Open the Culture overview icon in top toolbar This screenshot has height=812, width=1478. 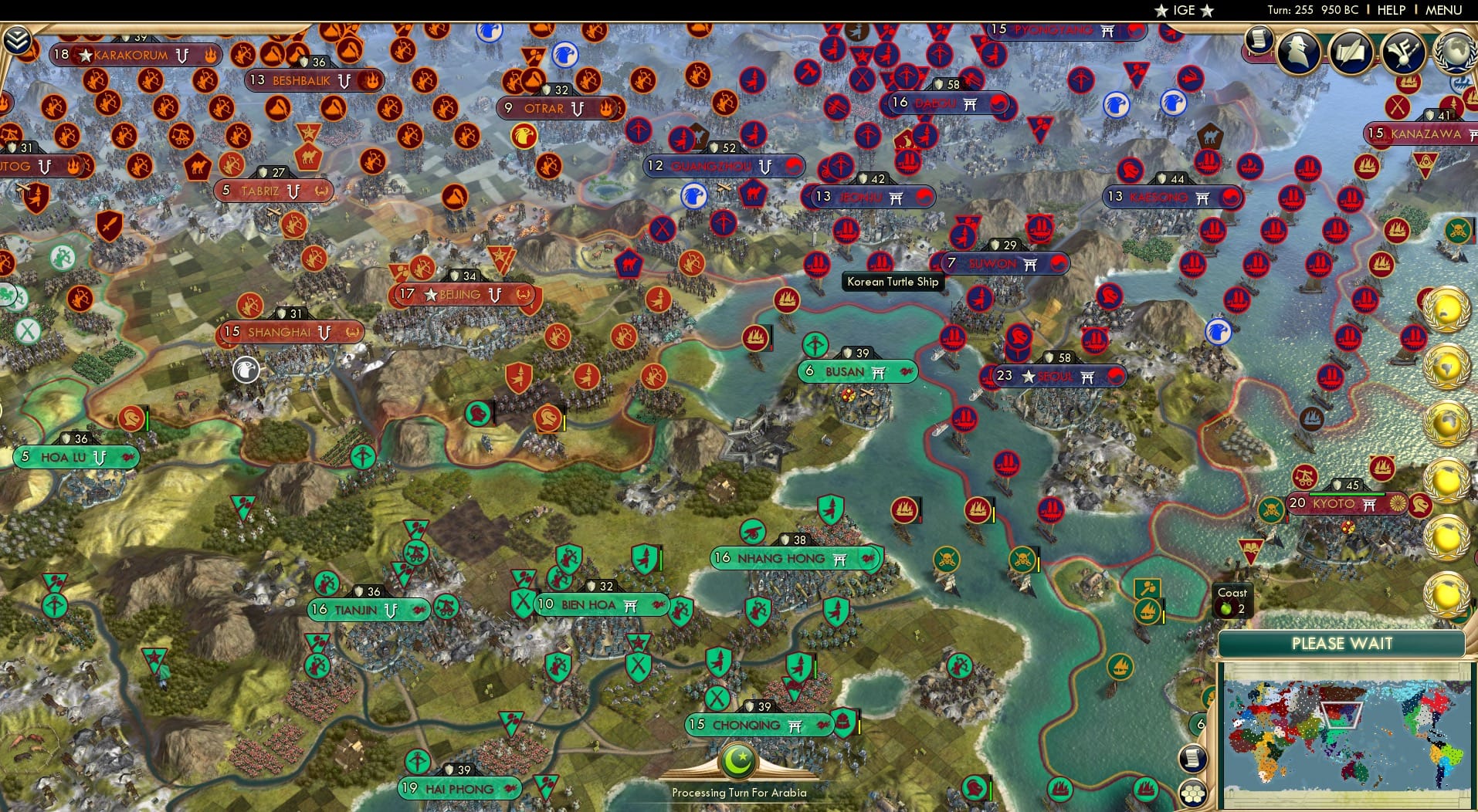pos(1404,54)
